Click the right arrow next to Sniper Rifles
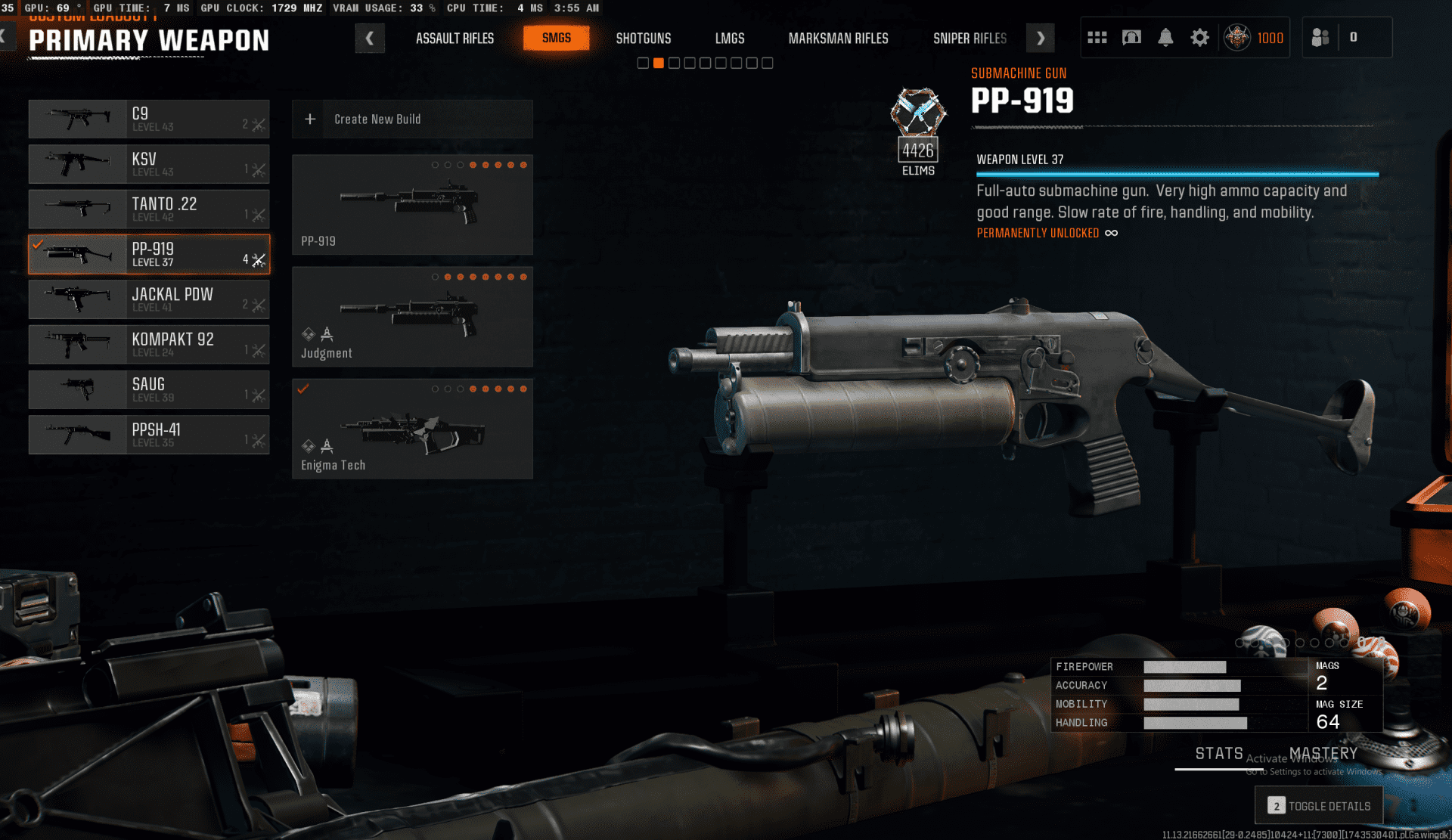1452x840 pixels. pyautogui.click(x=1041, y=39)
